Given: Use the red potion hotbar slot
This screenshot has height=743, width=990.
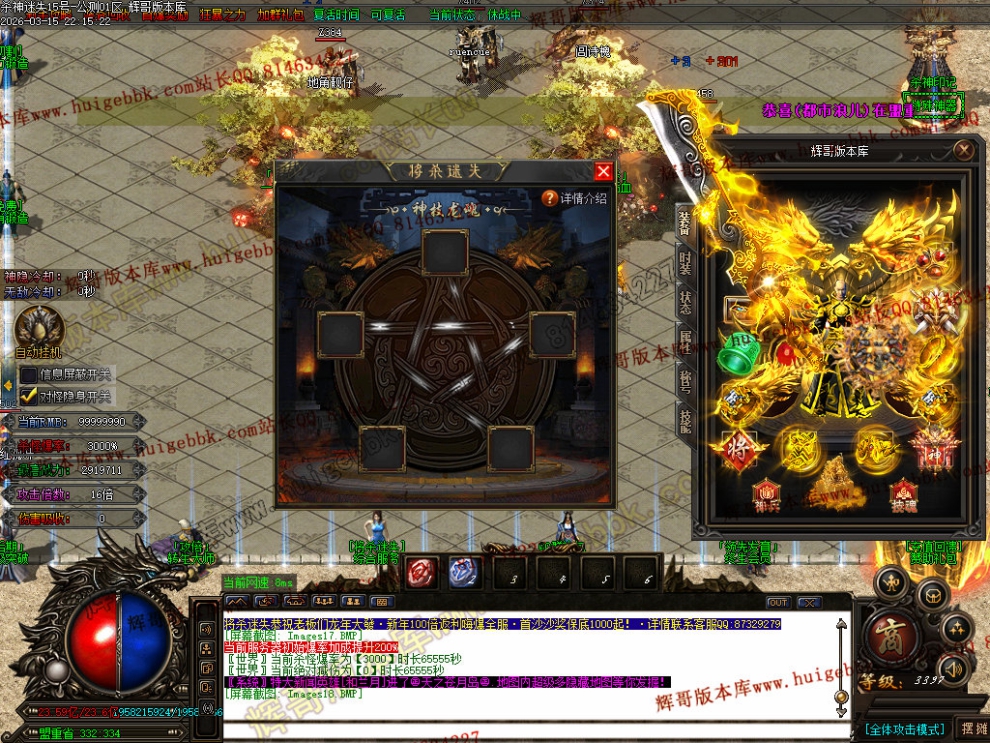Looking at the screenshot, I should tap(420, 573).
